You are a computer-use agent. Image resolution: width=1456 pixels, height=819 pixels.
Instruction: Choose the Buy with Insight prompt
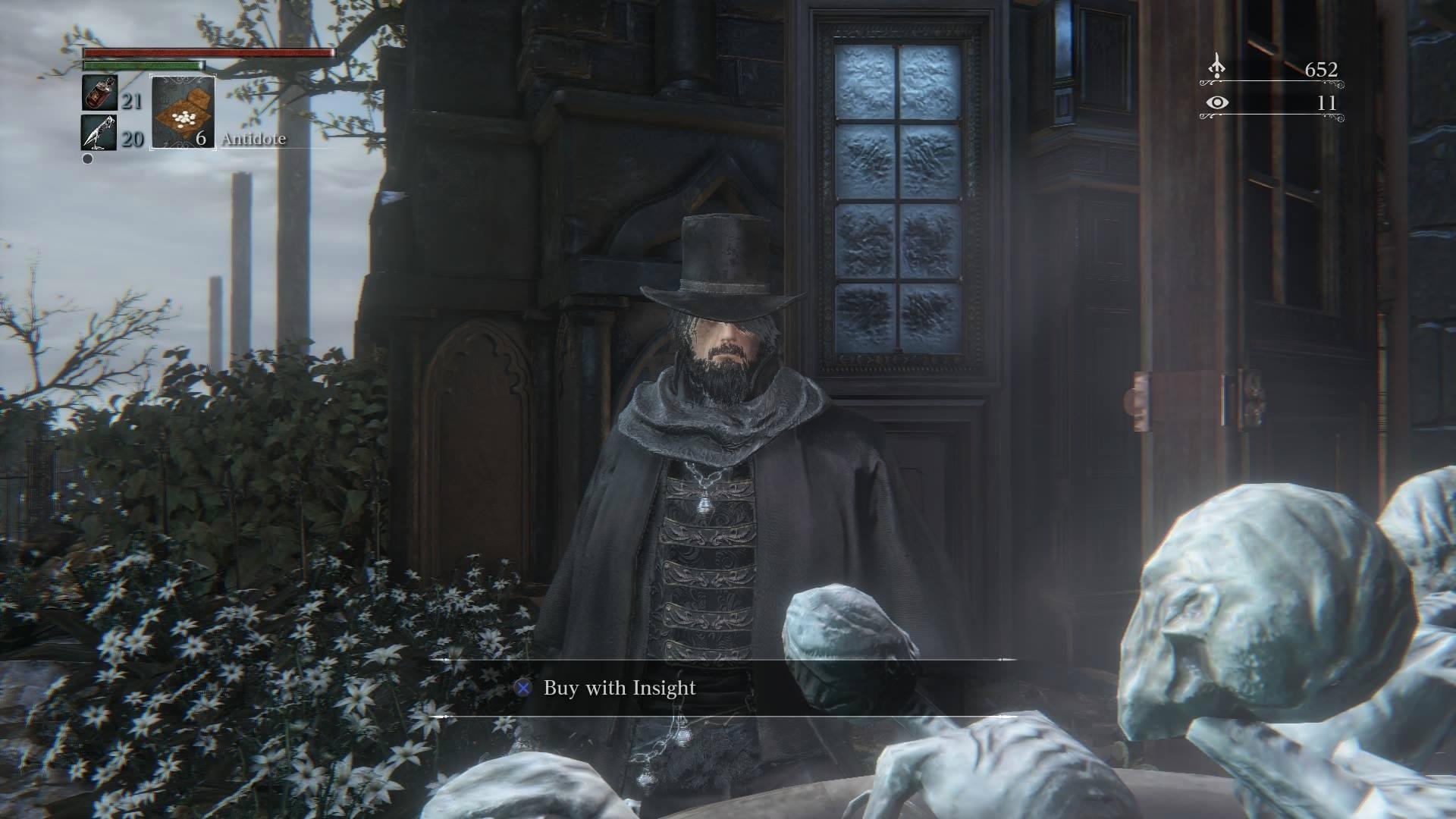608,688
